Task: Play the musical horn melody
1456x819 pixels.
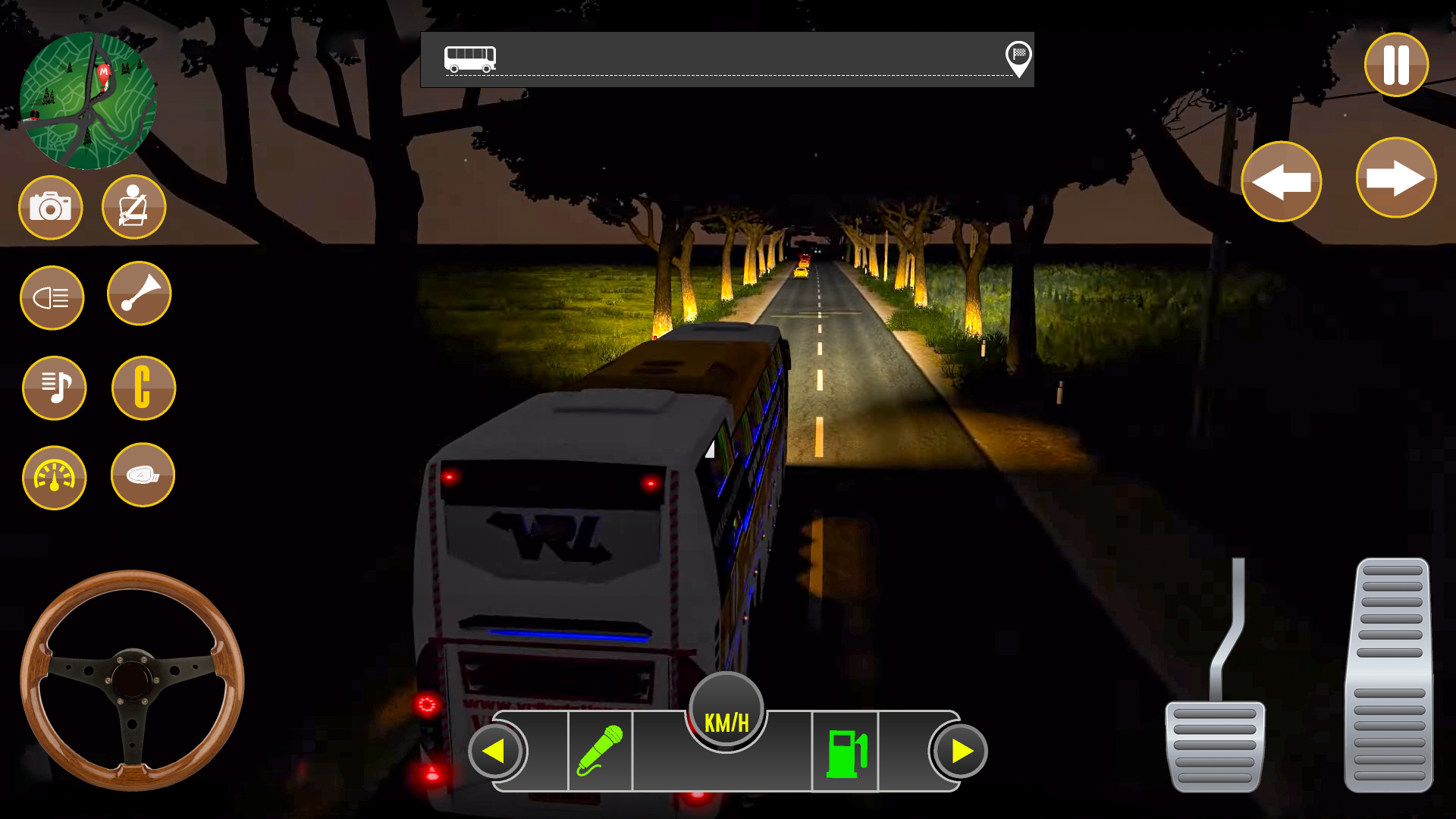Action: (54, 388)
